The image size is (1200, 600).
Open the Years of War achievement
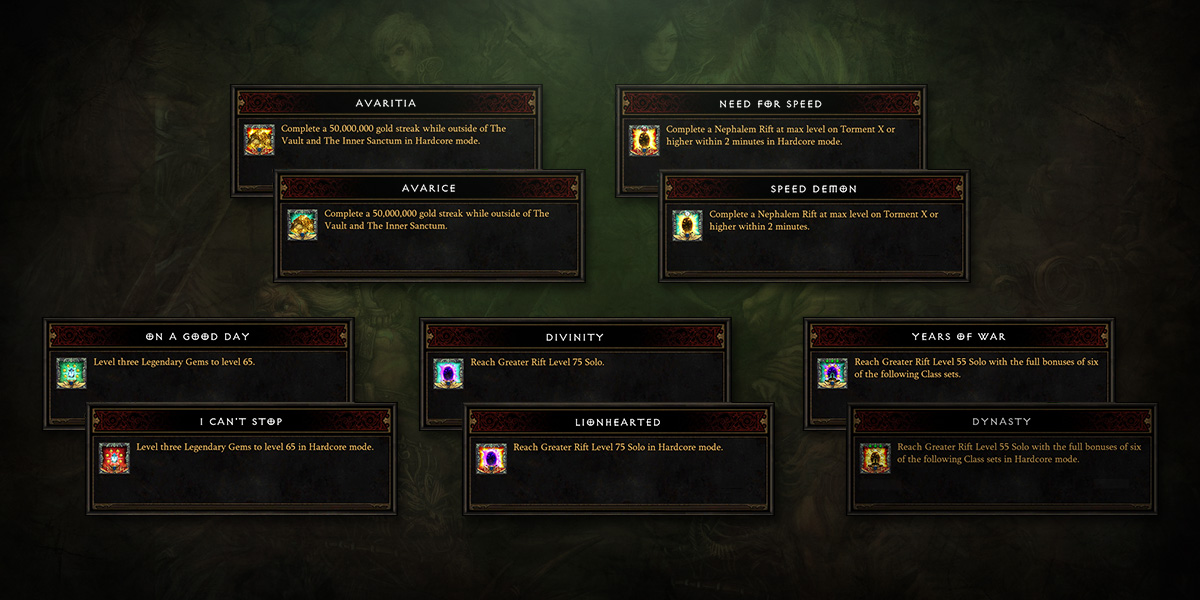point(958,337)
